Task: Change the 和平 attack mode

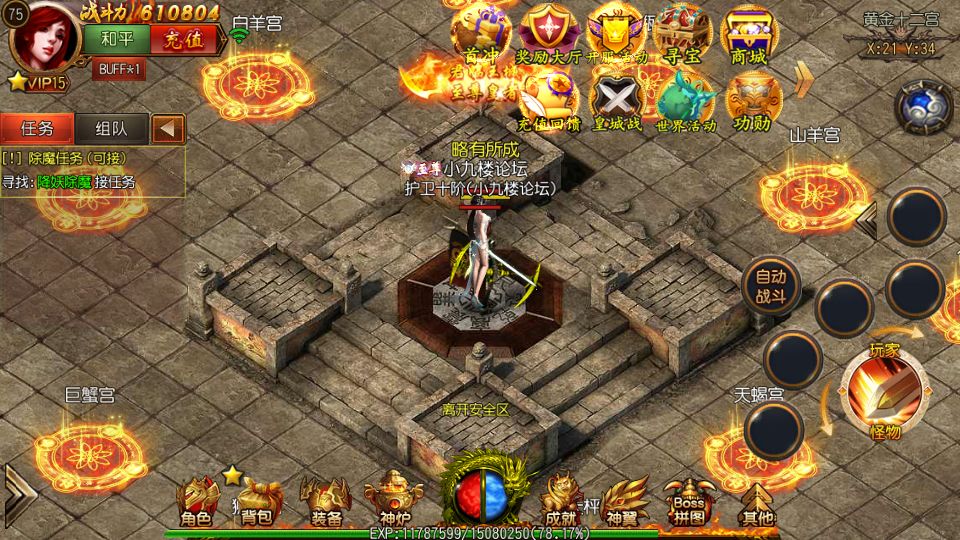Action: pyautogui.click(x=123, y=40)
